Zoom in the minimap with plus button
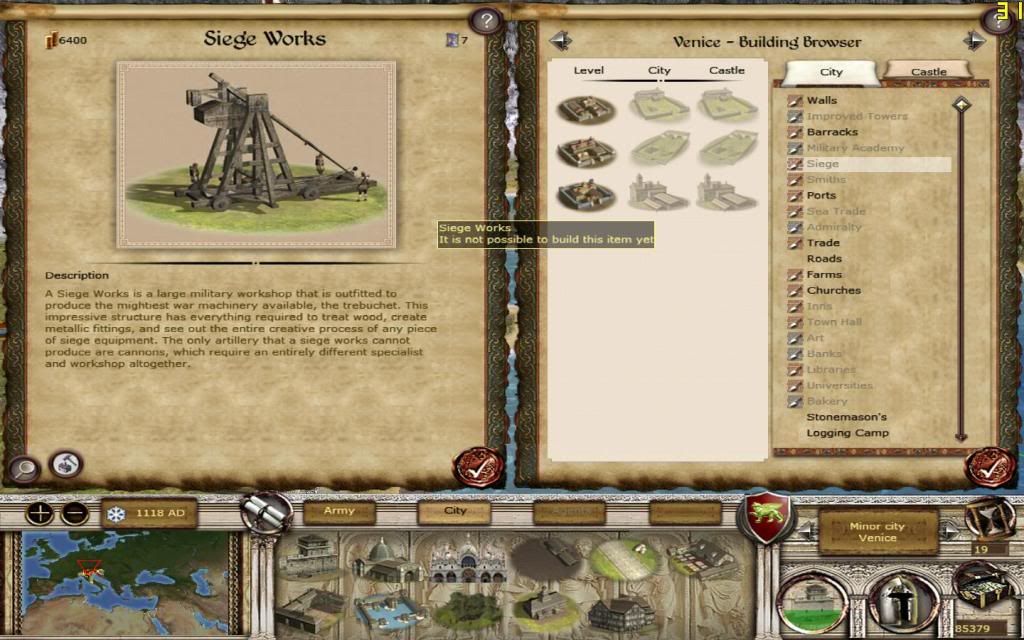The height and width of the screenshot is (640, 1024). (x=39, y=515)
